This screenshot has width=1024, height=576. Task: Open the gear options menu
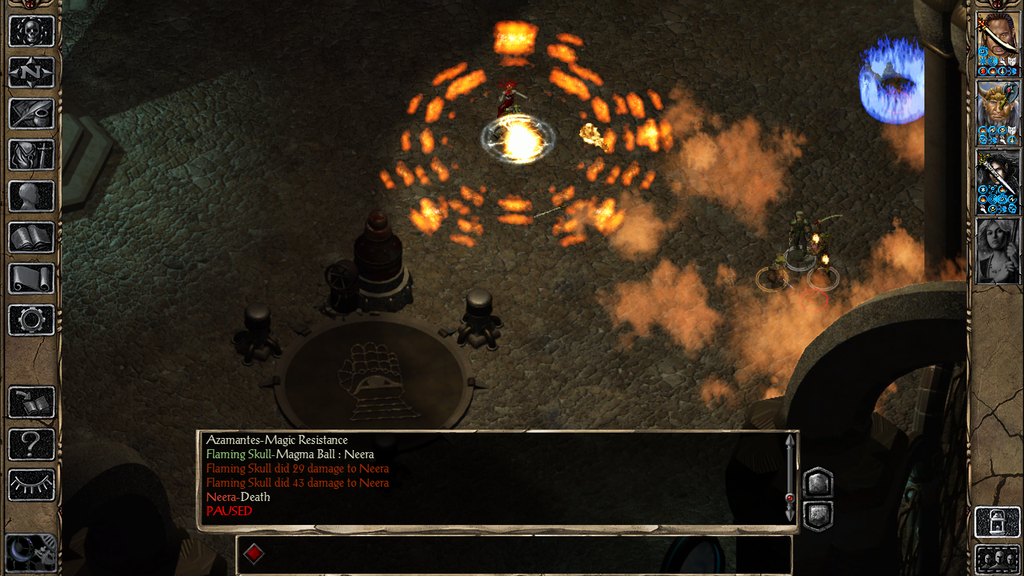click(31, 320)
